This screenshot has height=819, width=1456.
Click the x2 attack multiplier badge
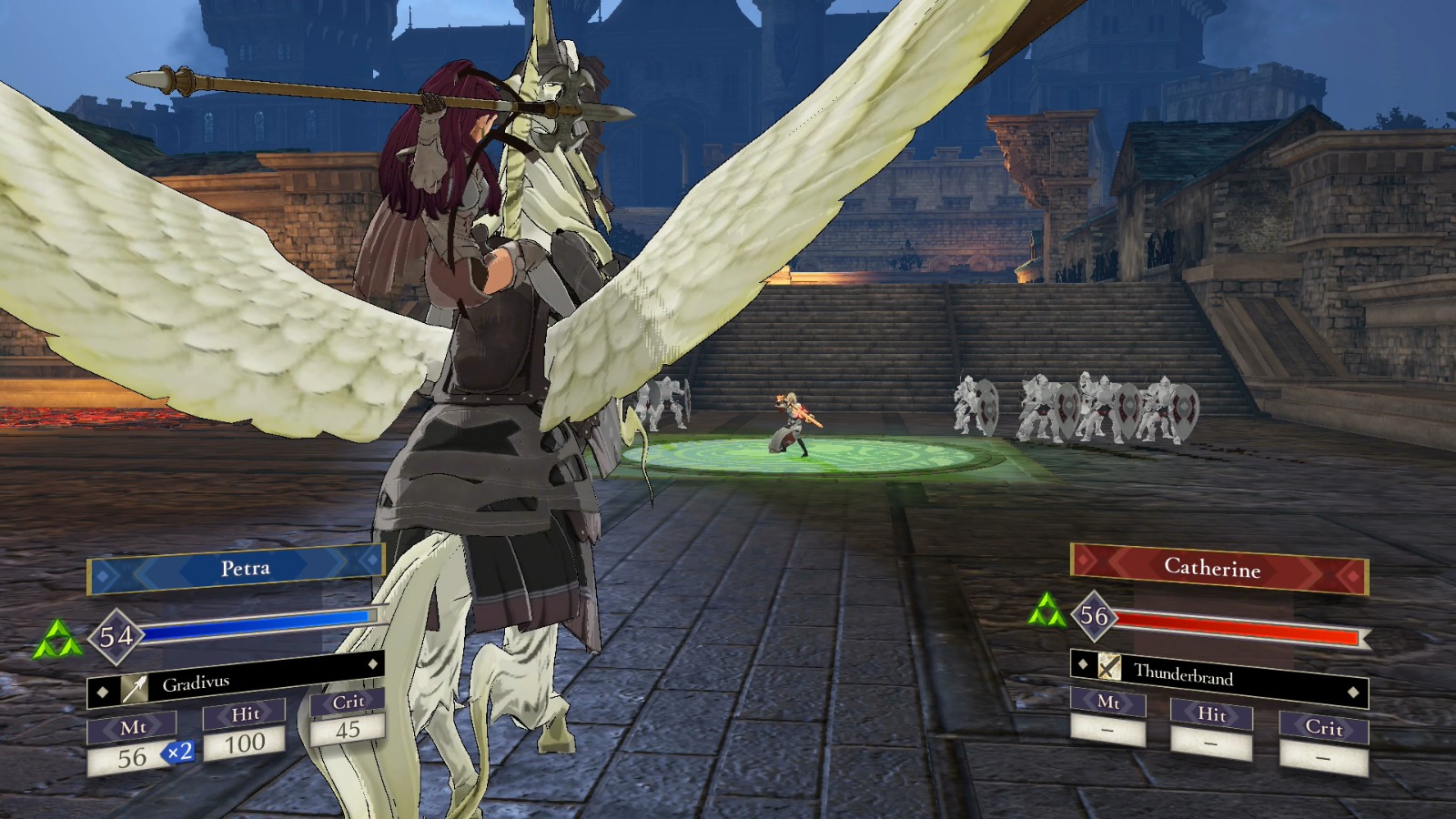[176, 753]
